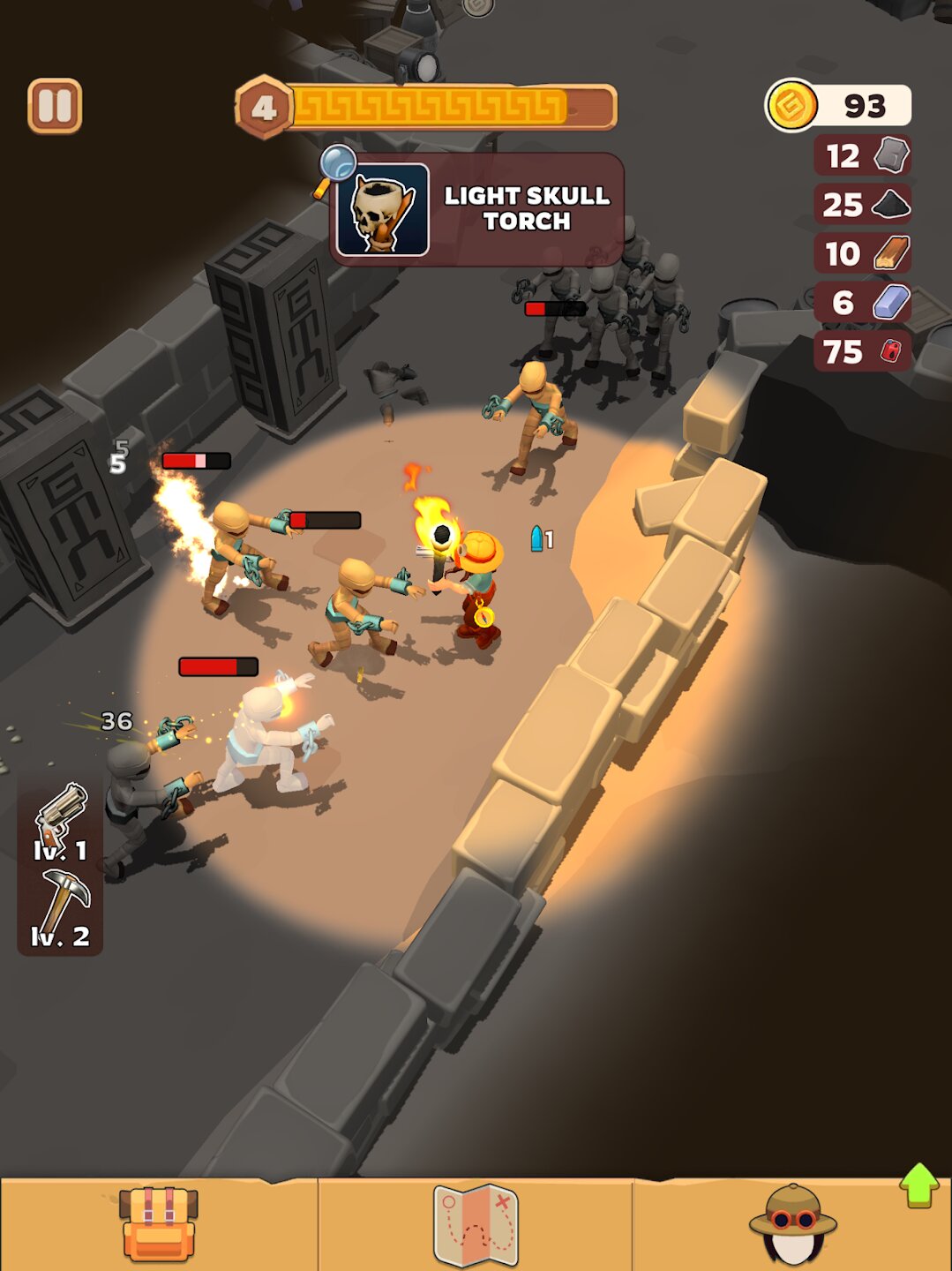Open the explorer character tab
952x1271 pixels.
pos(792,1224)
